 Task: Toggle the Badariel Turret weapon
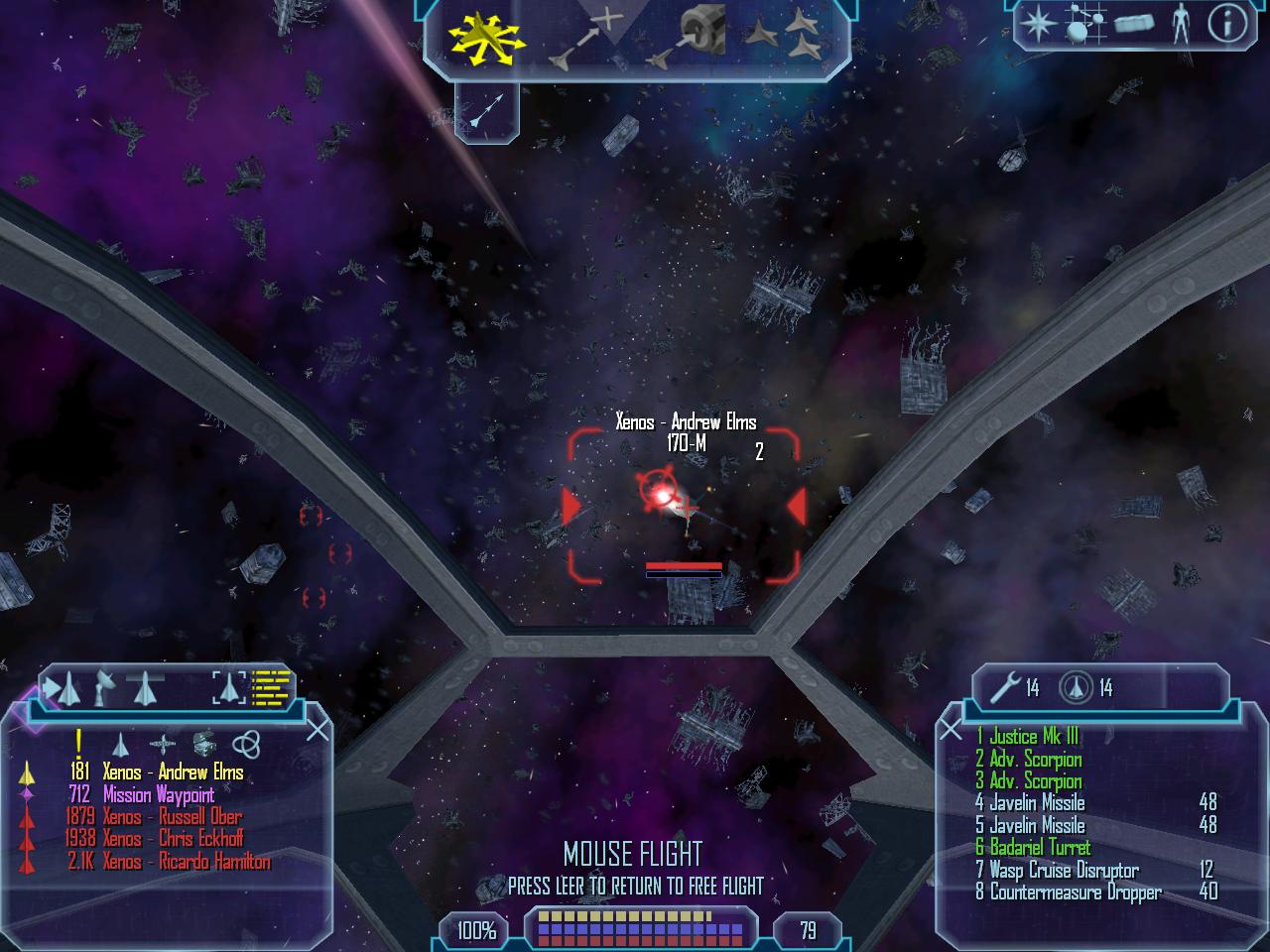click(1039, 848)
